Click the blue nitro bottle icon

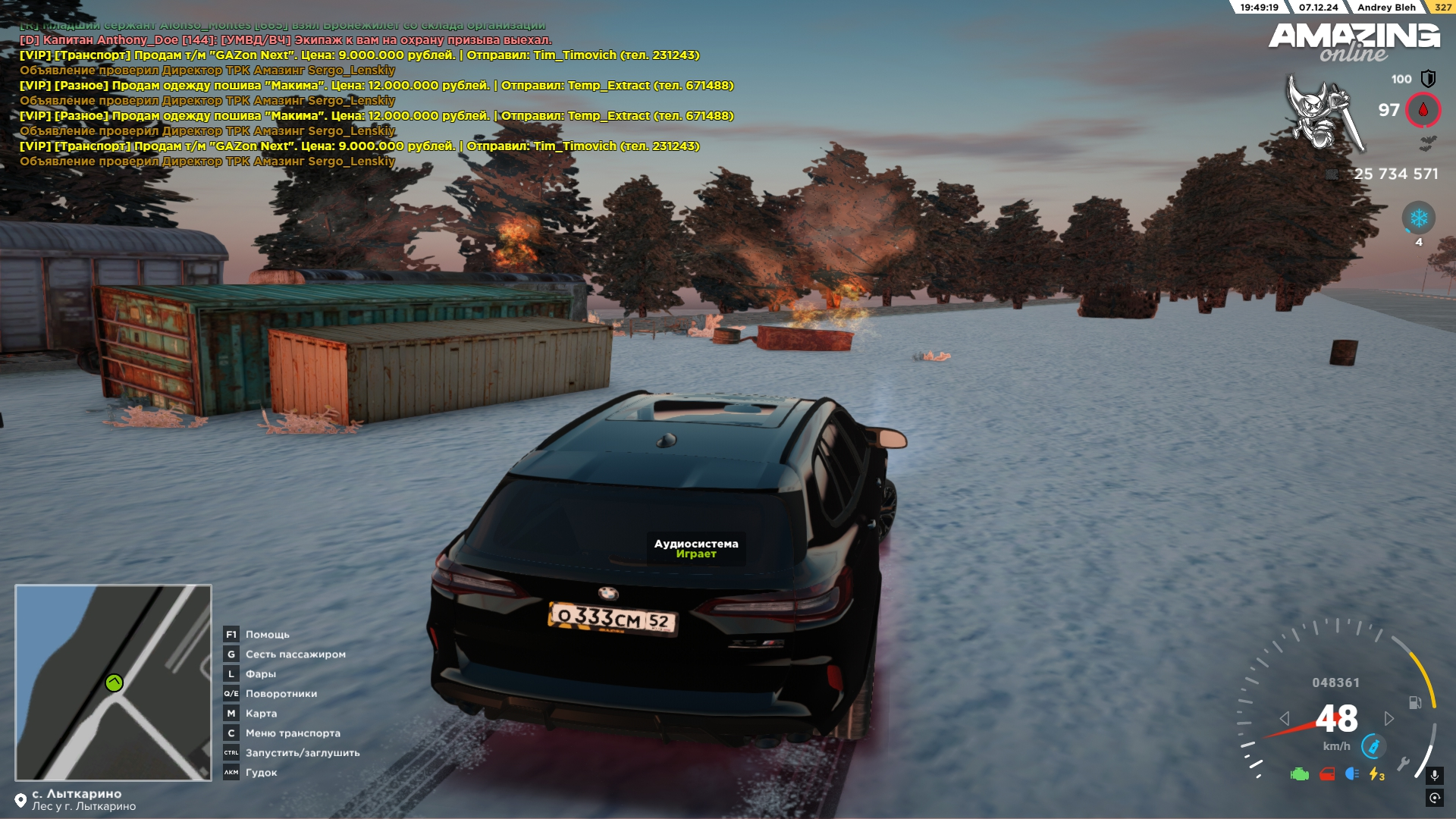1373,747
